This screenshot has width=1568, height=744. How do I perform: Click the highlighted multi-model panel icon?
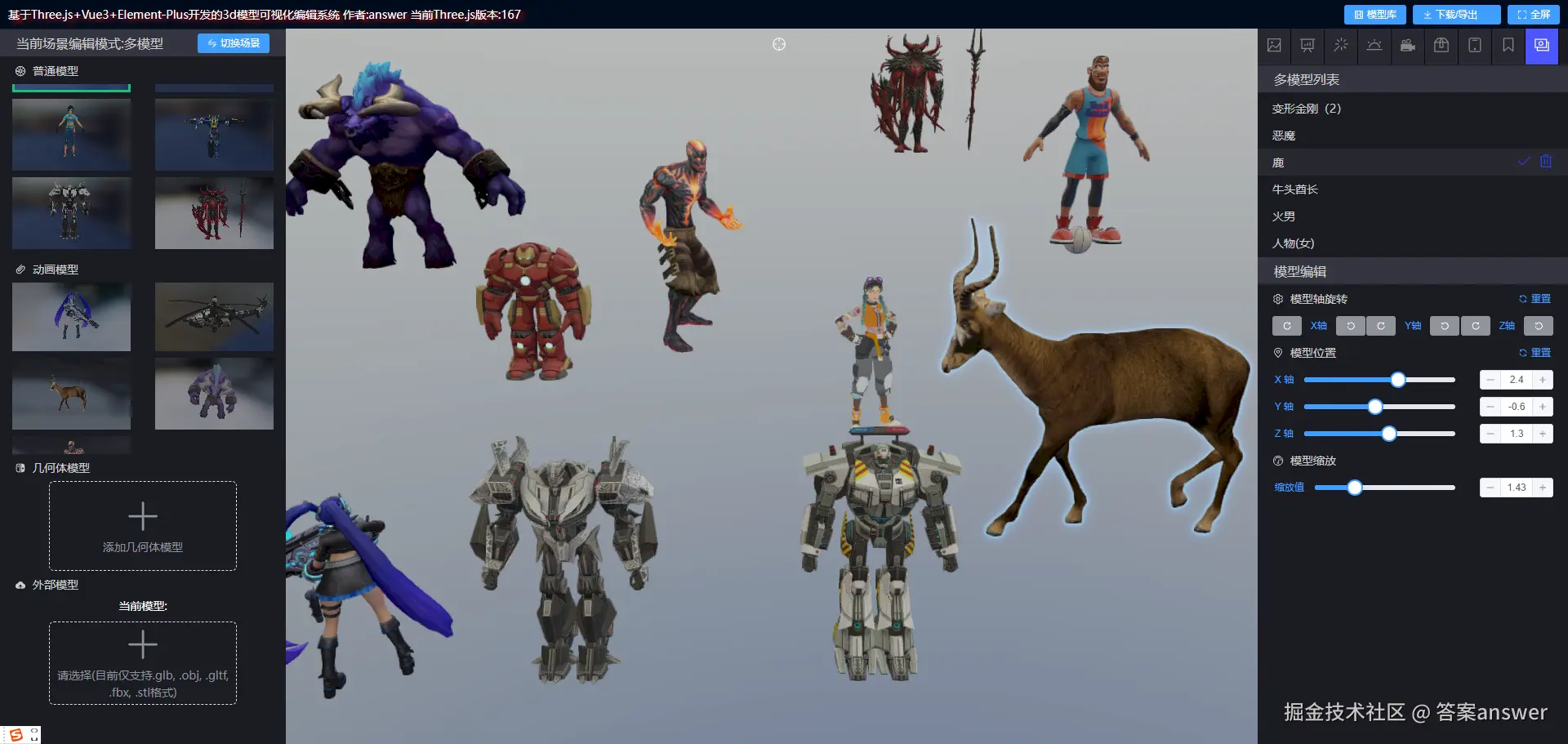(x=1541, y=46)
